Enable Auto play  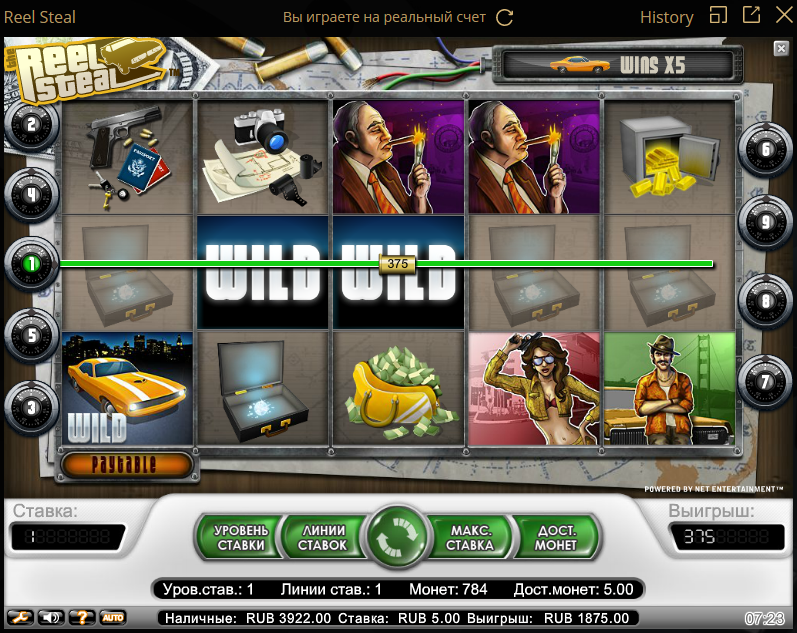[112, 617]
